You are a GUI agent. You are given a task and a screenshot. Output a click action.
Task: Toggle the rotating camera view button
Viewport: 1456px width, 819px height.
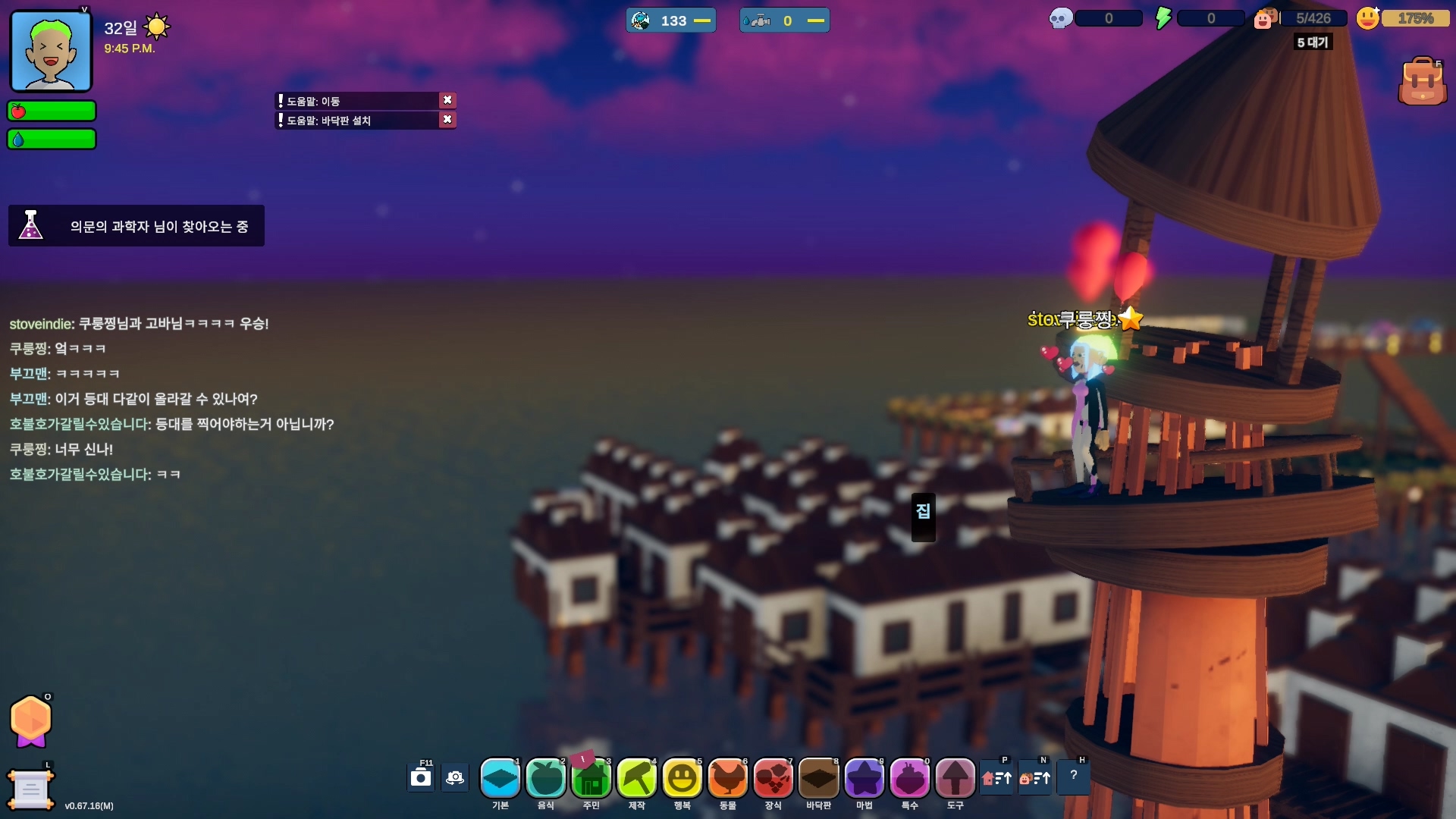(x=455, y=777)
